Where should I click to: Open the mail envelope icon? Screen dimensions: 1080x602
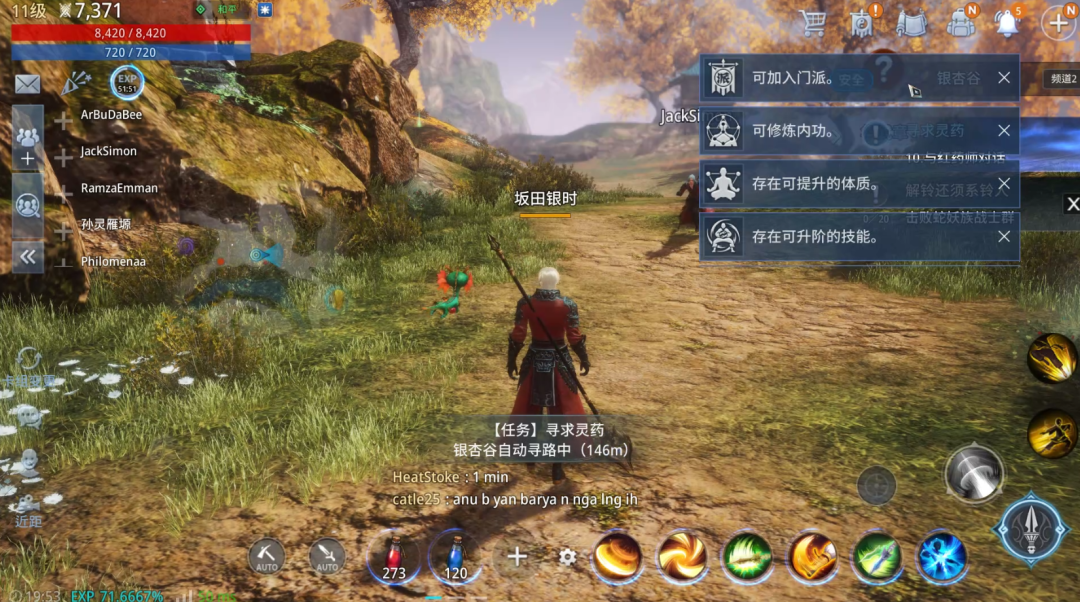(27, 84)
